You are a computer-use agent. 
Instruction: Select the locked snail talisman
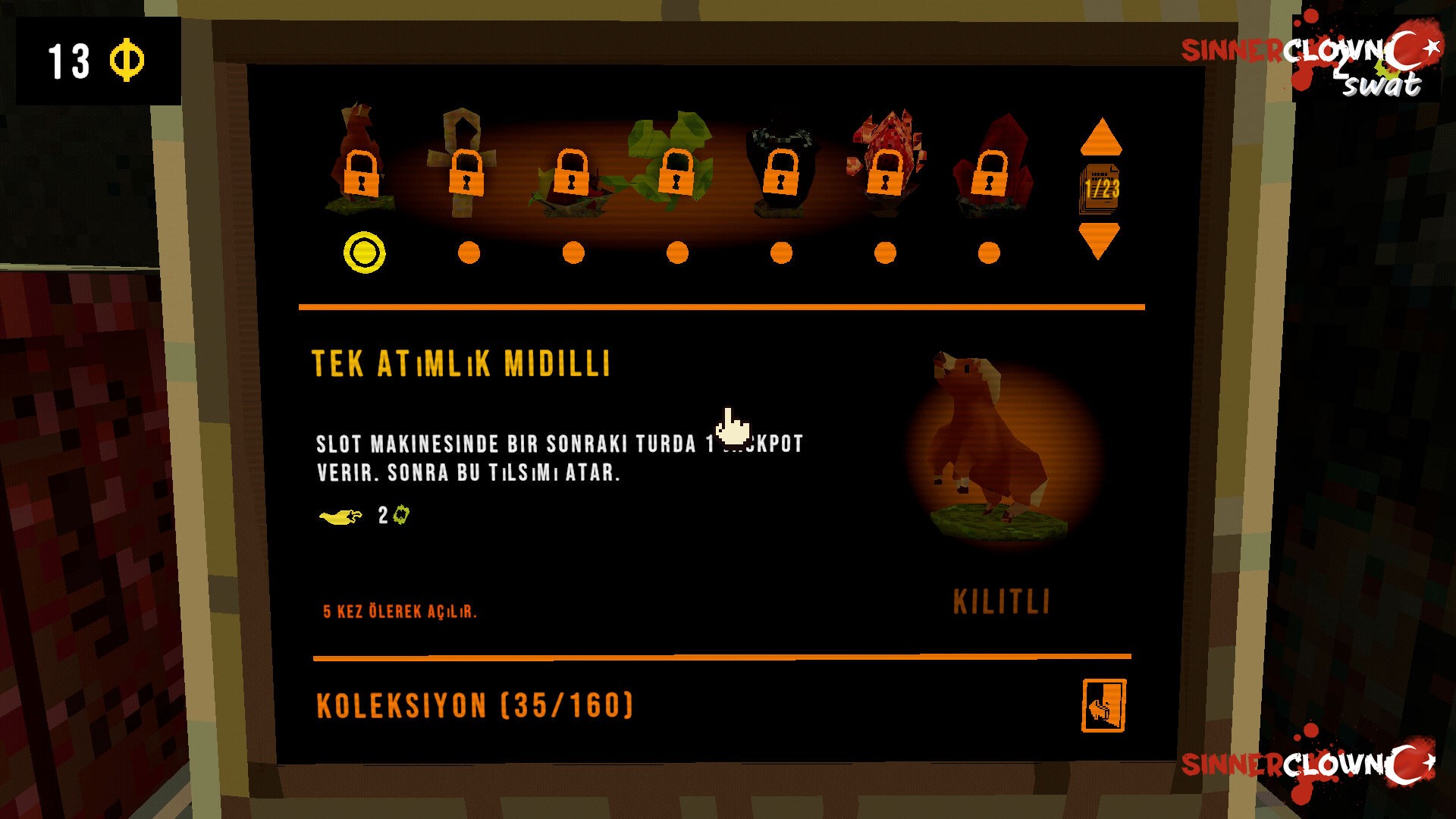coord(570,174)
